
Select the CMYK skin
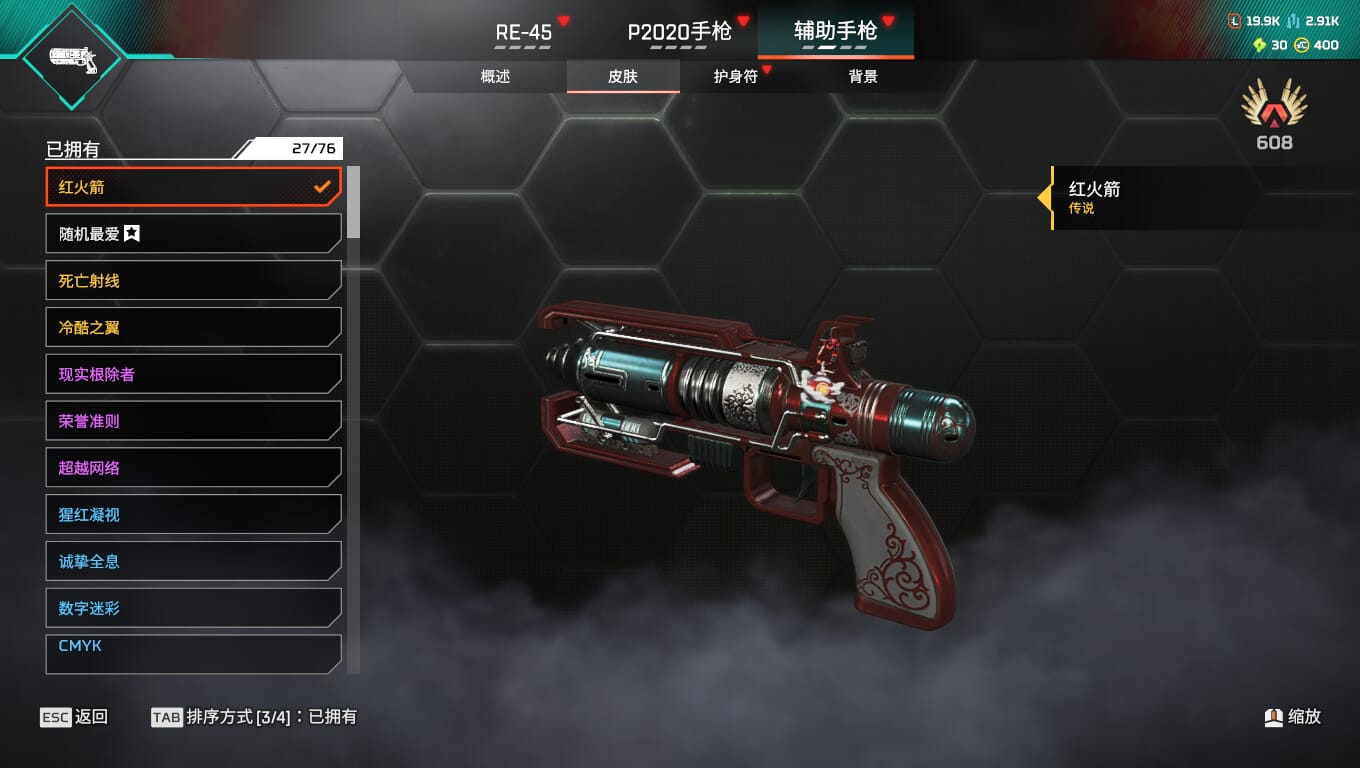coord(193,652)
